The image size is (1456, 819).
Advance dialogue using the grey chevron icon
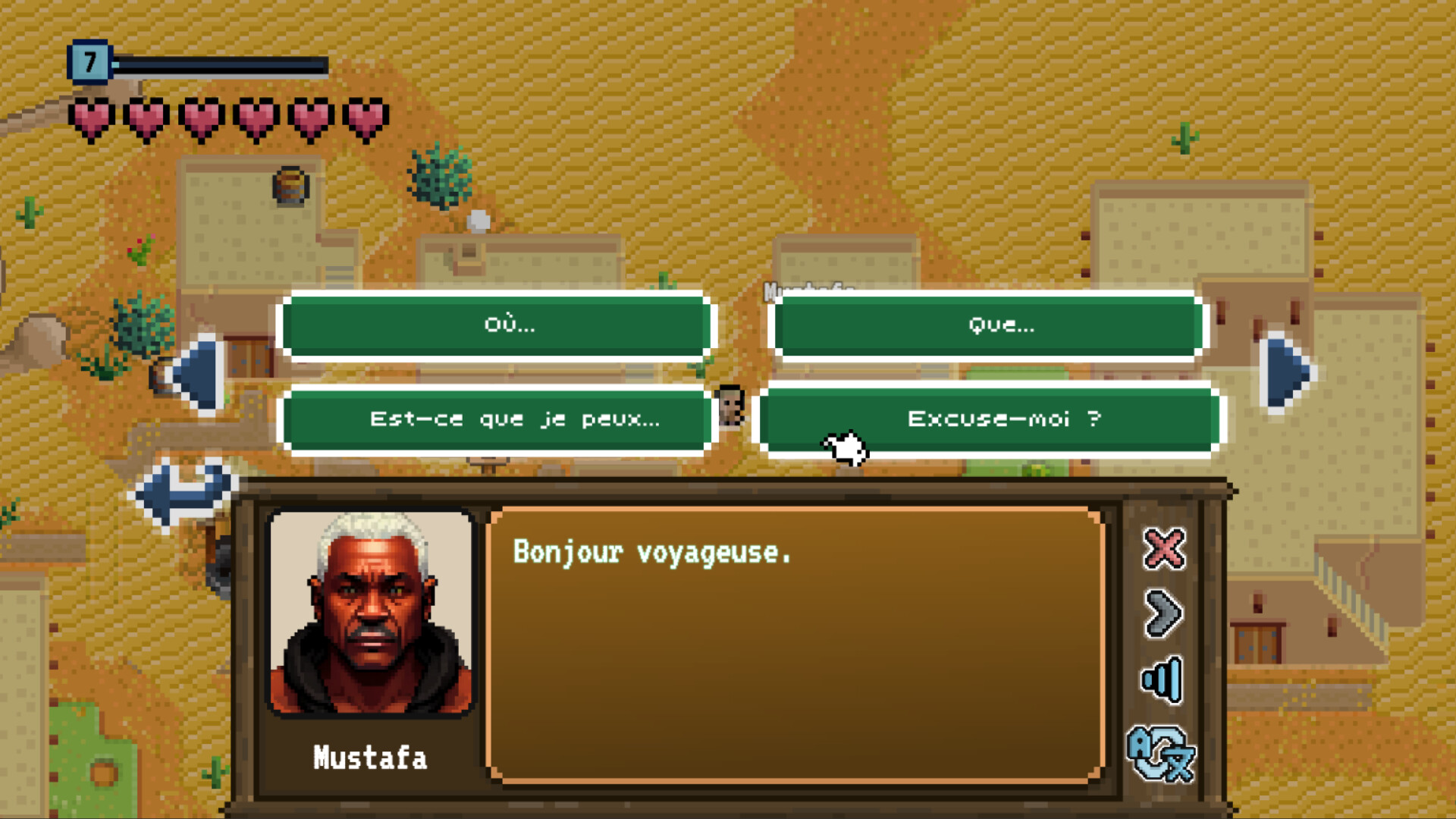tap(1166, 614)
